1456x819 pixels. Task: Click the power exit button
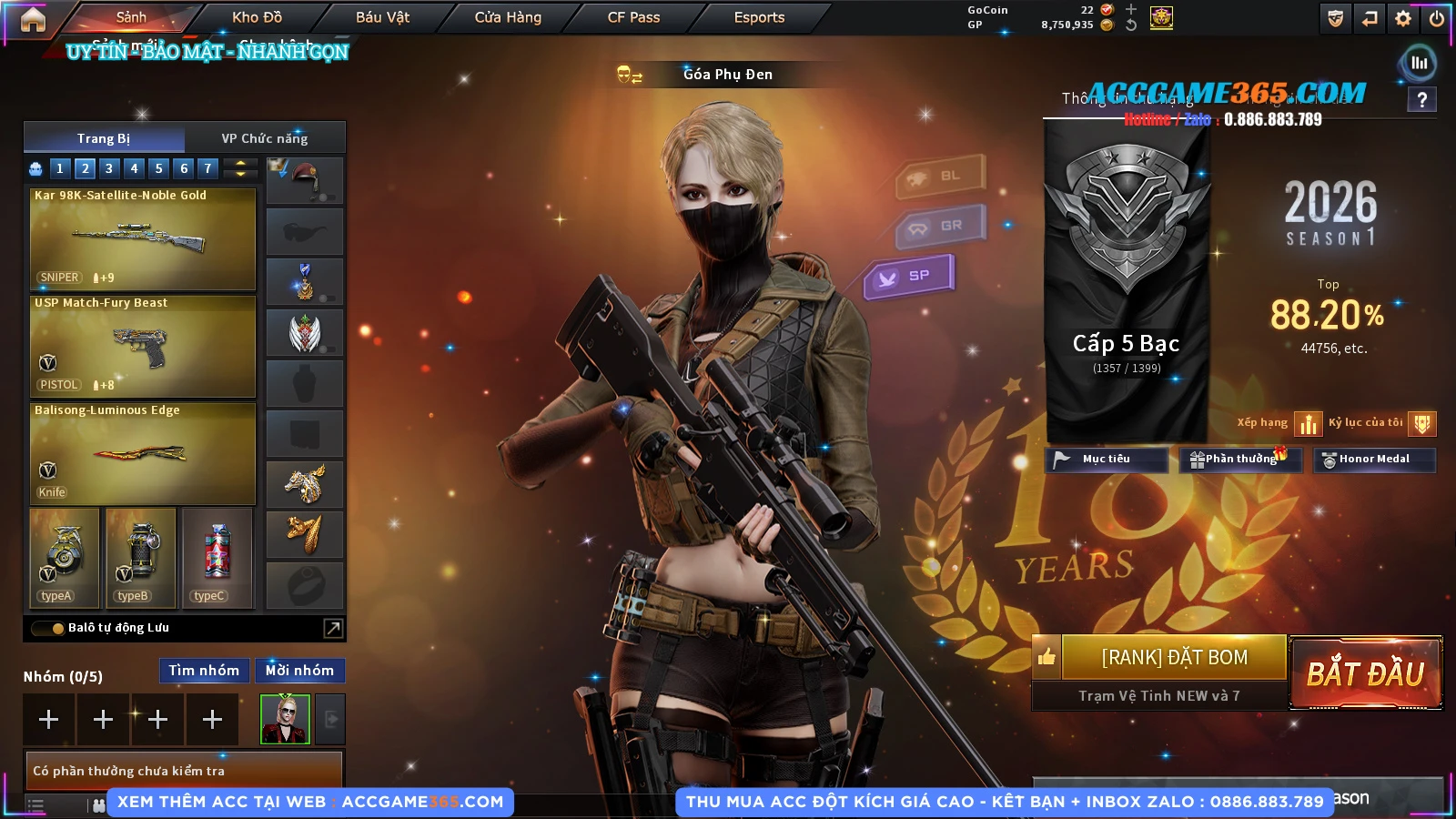coord(1437,18)
